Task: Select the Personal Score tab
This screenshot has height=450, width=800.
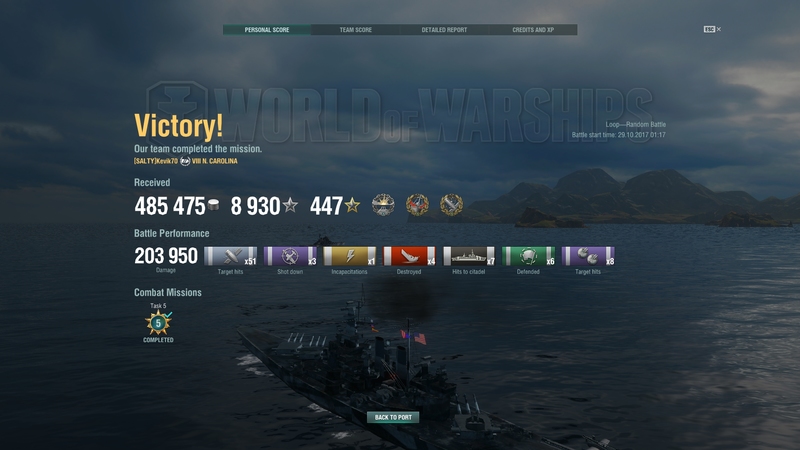Action: [267, 30]
